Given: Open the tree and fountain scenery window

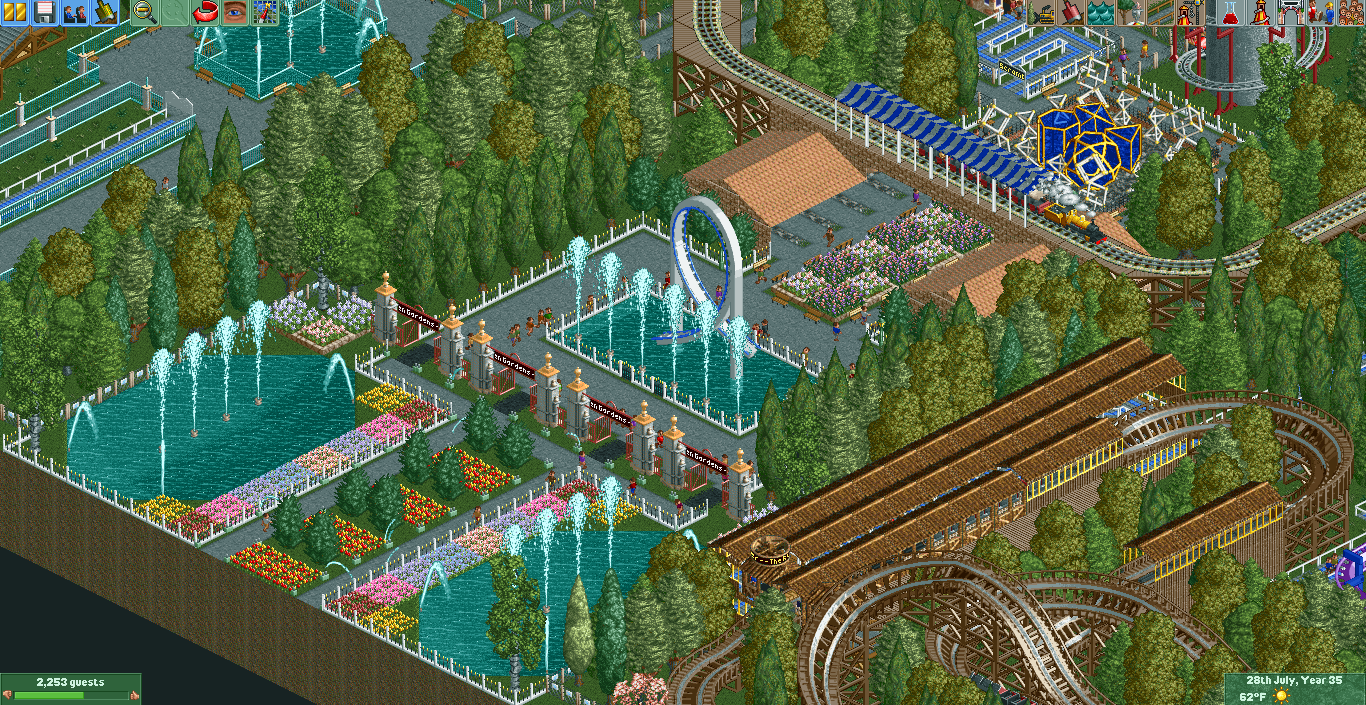Looking at the screenshot, I should (x=1129, y=12).
